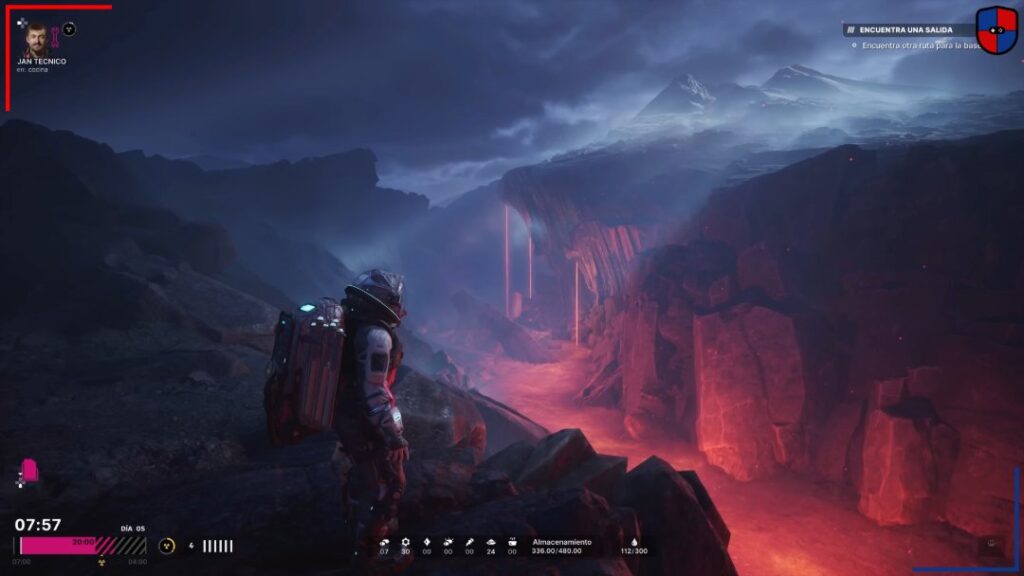Click the red and blue shield logo
This screenshot has width=1024, height=576.
(x=996, y=30)
